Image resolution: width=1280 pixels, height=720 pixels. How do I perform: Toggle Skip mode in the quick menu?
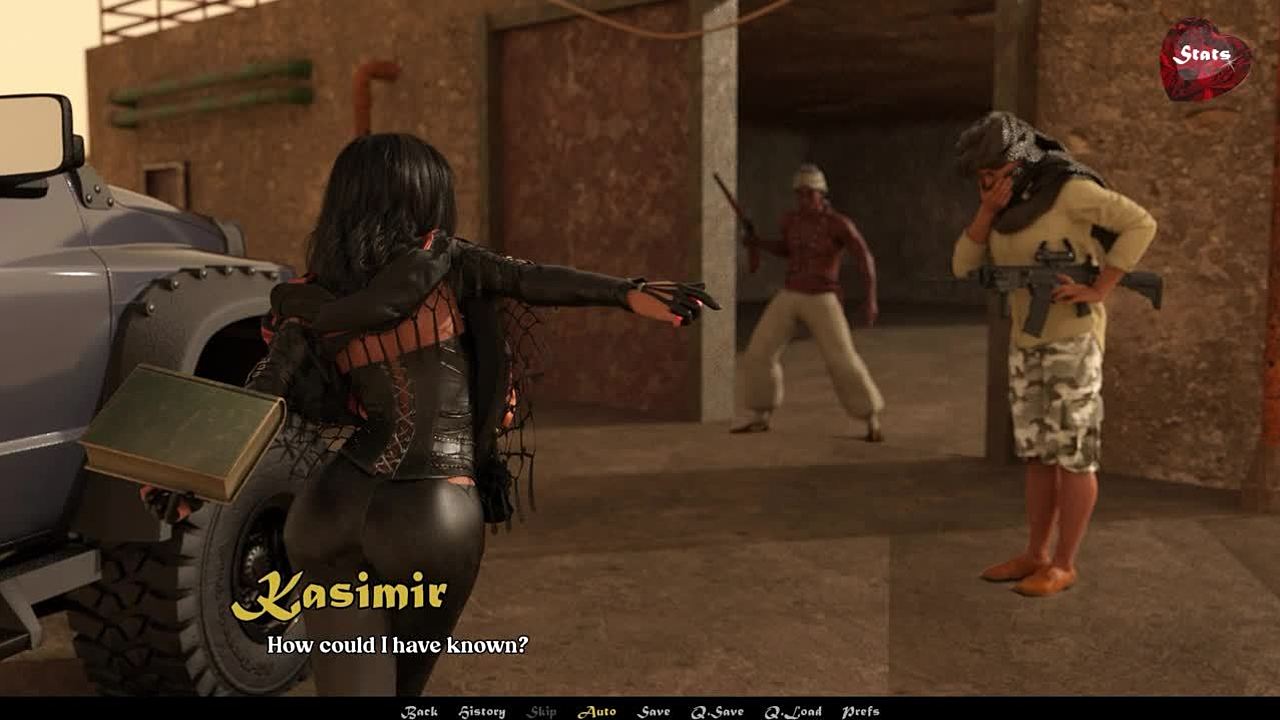click(x=541, y=711)
